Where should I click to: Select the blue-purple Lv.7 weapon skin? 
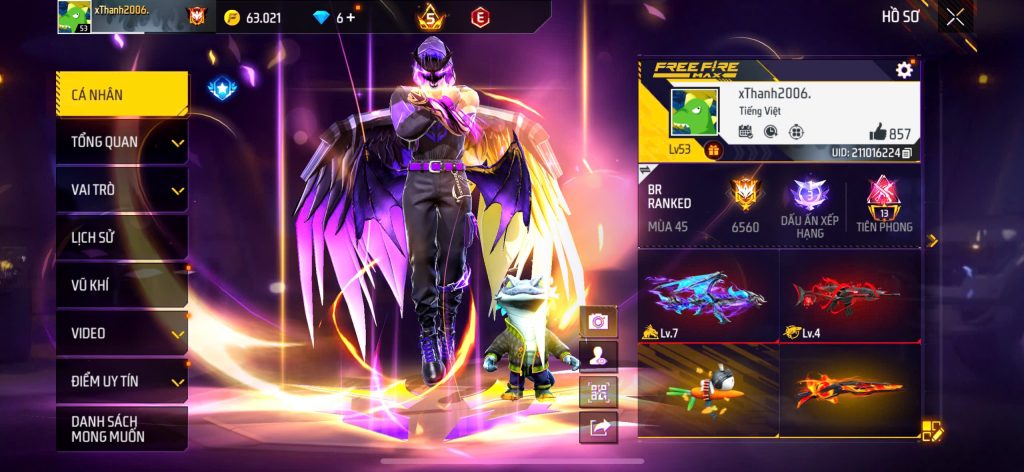[708, 295]
